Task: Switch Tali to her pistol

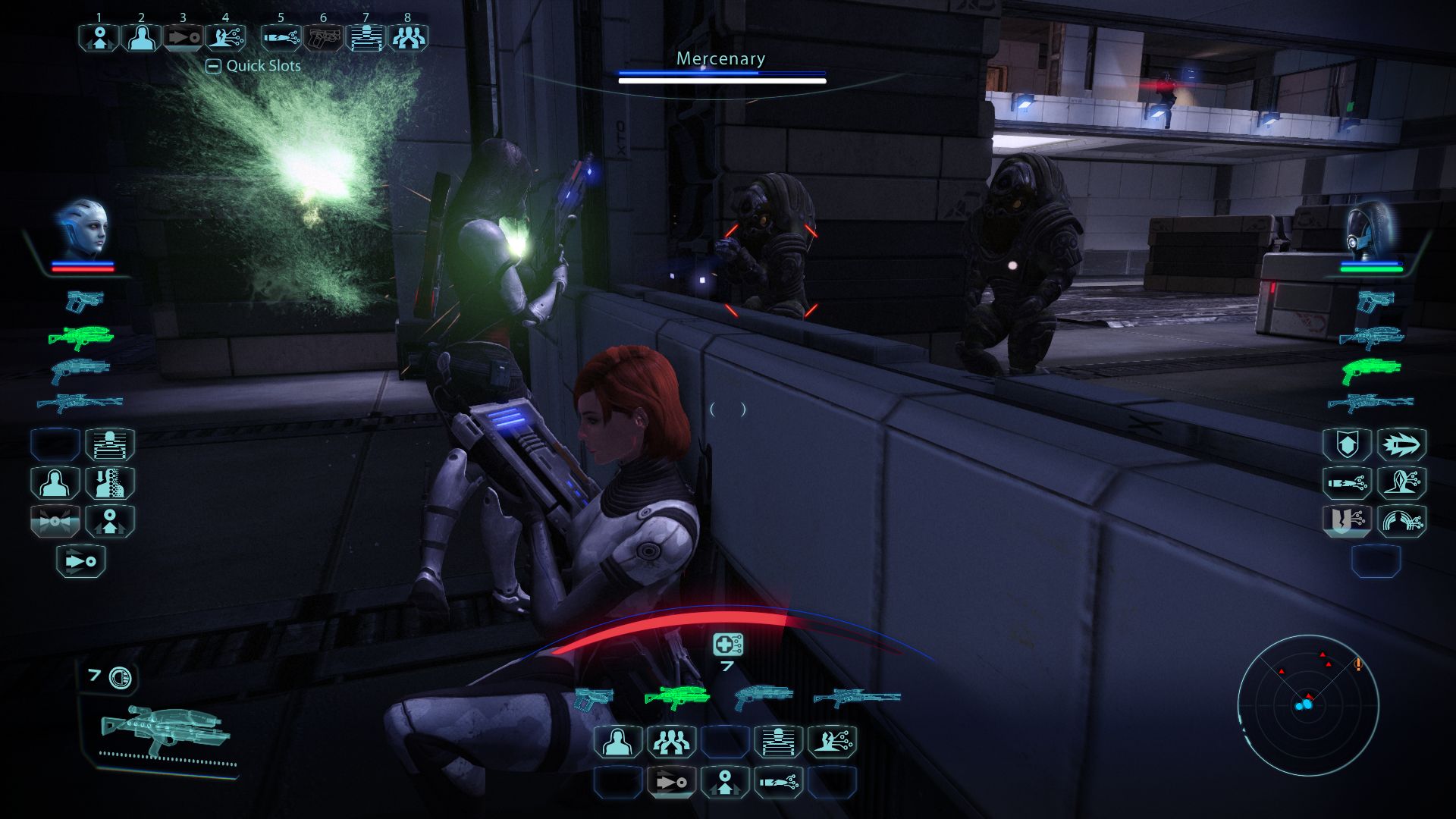Action: point(1375,301)
